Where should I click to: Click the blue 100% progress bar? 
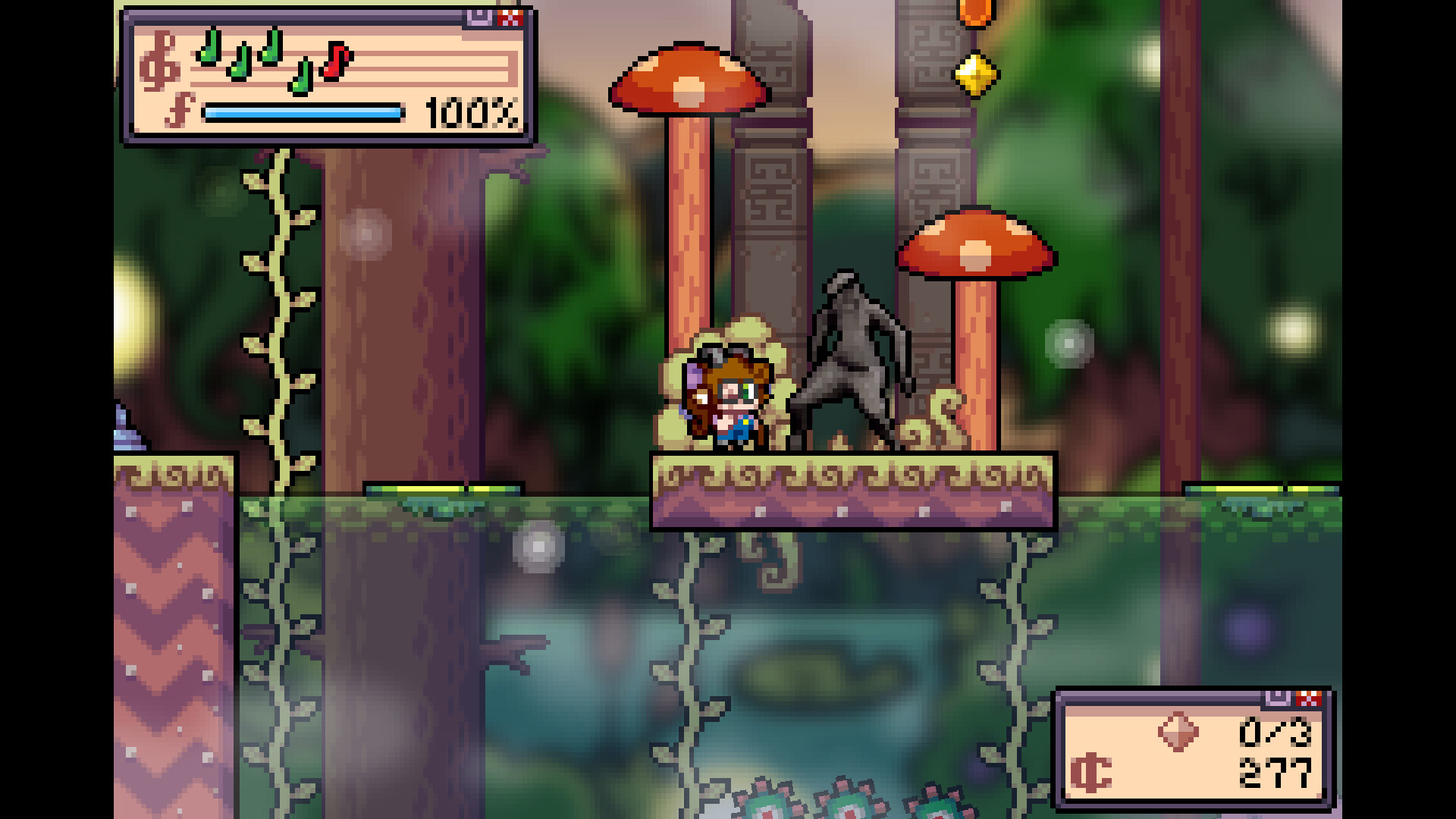click(x=303, y=114)
